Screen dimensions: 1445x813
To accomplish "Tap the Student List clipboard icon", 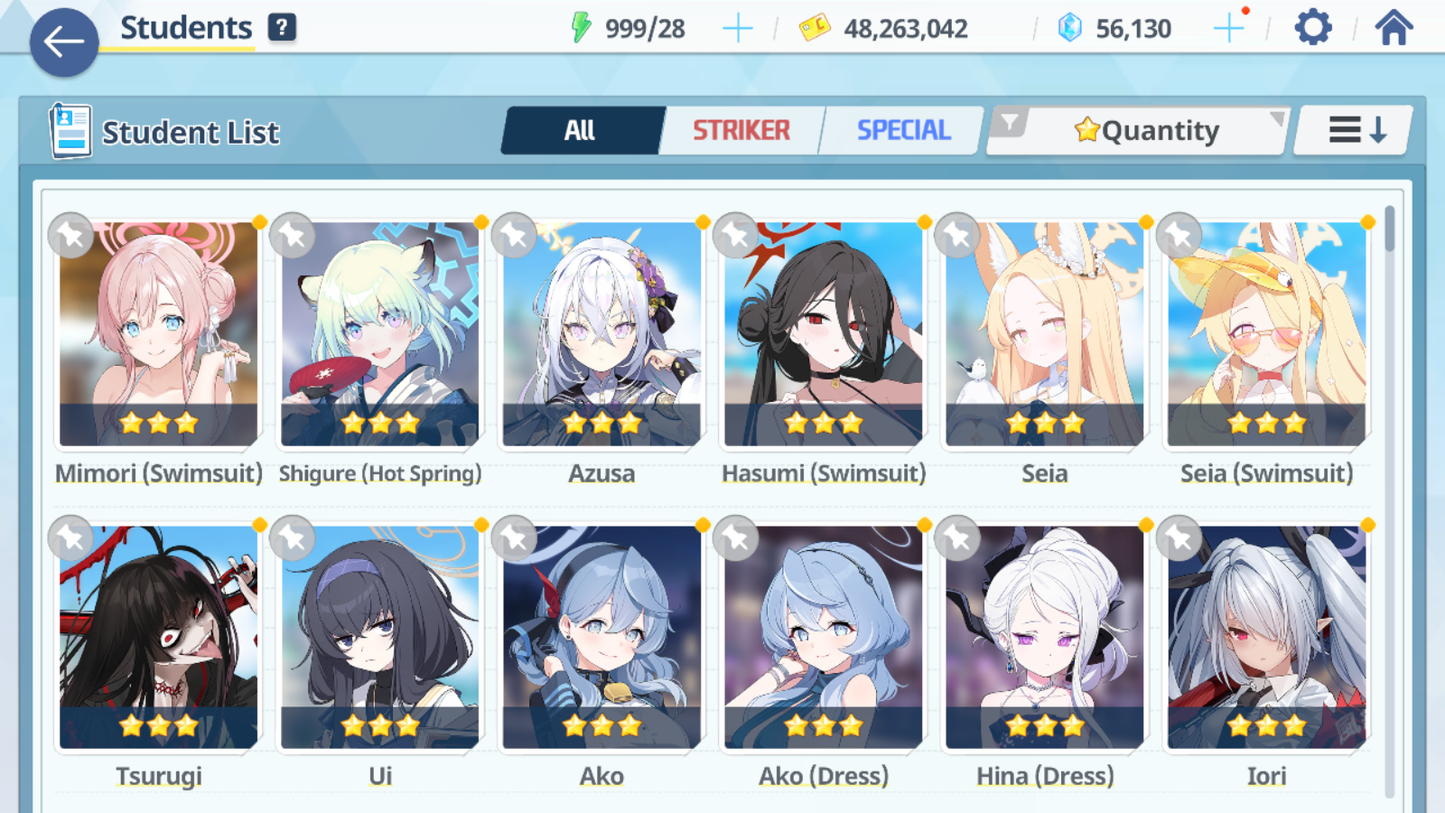I will coord(71,131).
